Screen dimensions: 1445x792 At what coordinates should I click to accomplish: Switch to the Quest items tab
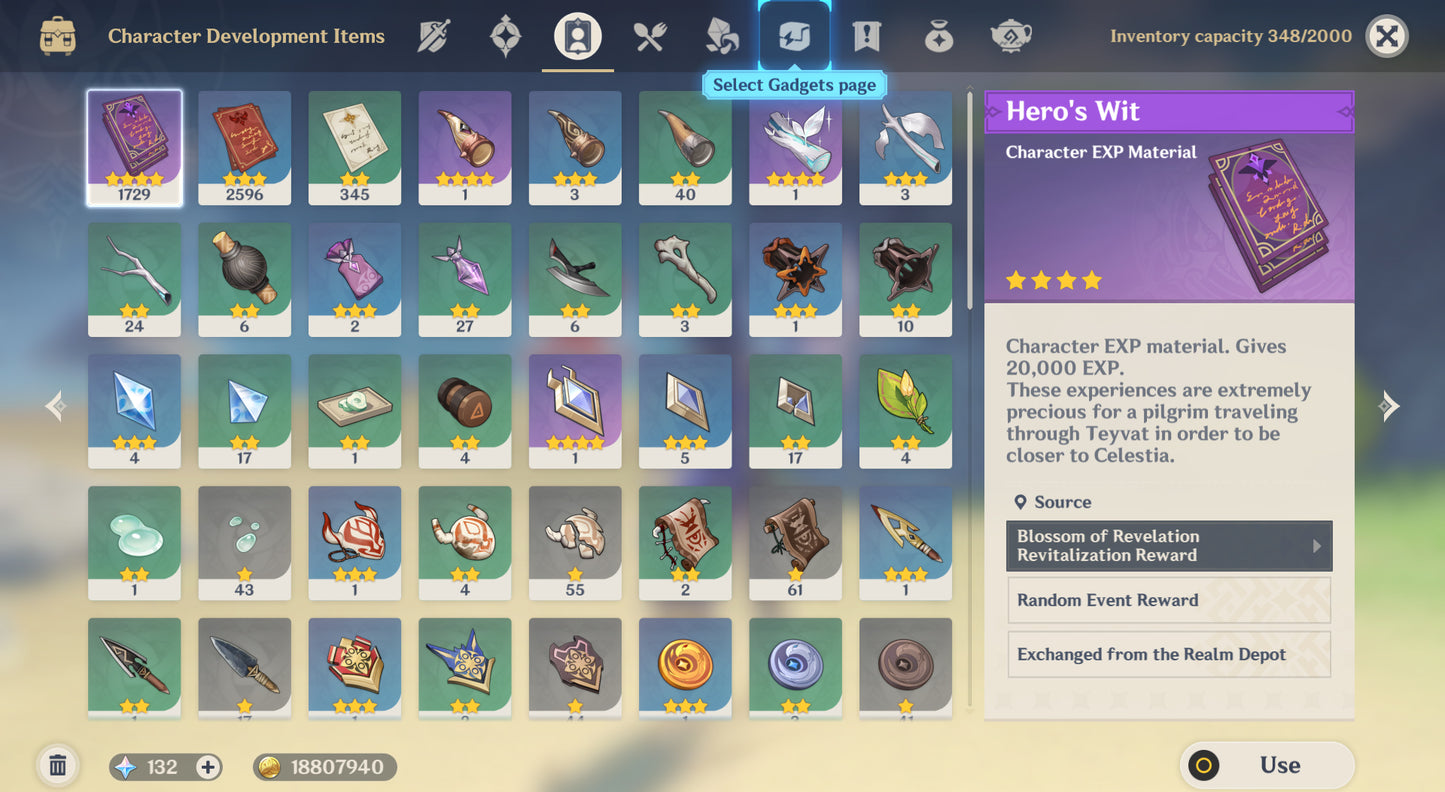[x=866, y=37]
